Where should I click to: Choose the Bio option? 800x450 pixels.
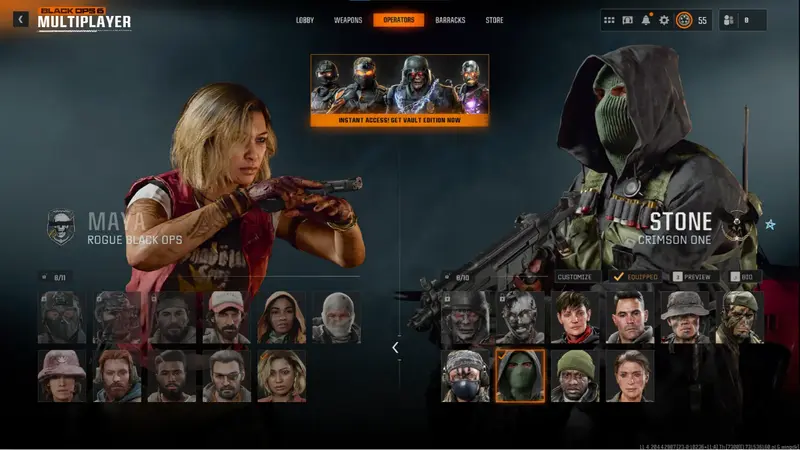741,276
